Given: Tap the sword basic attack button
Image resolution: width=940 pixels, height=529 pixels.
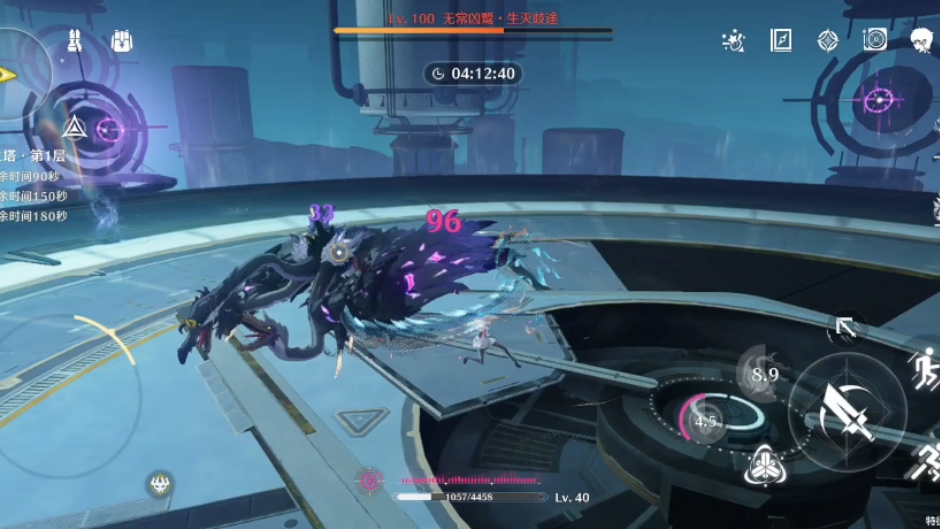Looking at the screenshot, I should (846, 410).
